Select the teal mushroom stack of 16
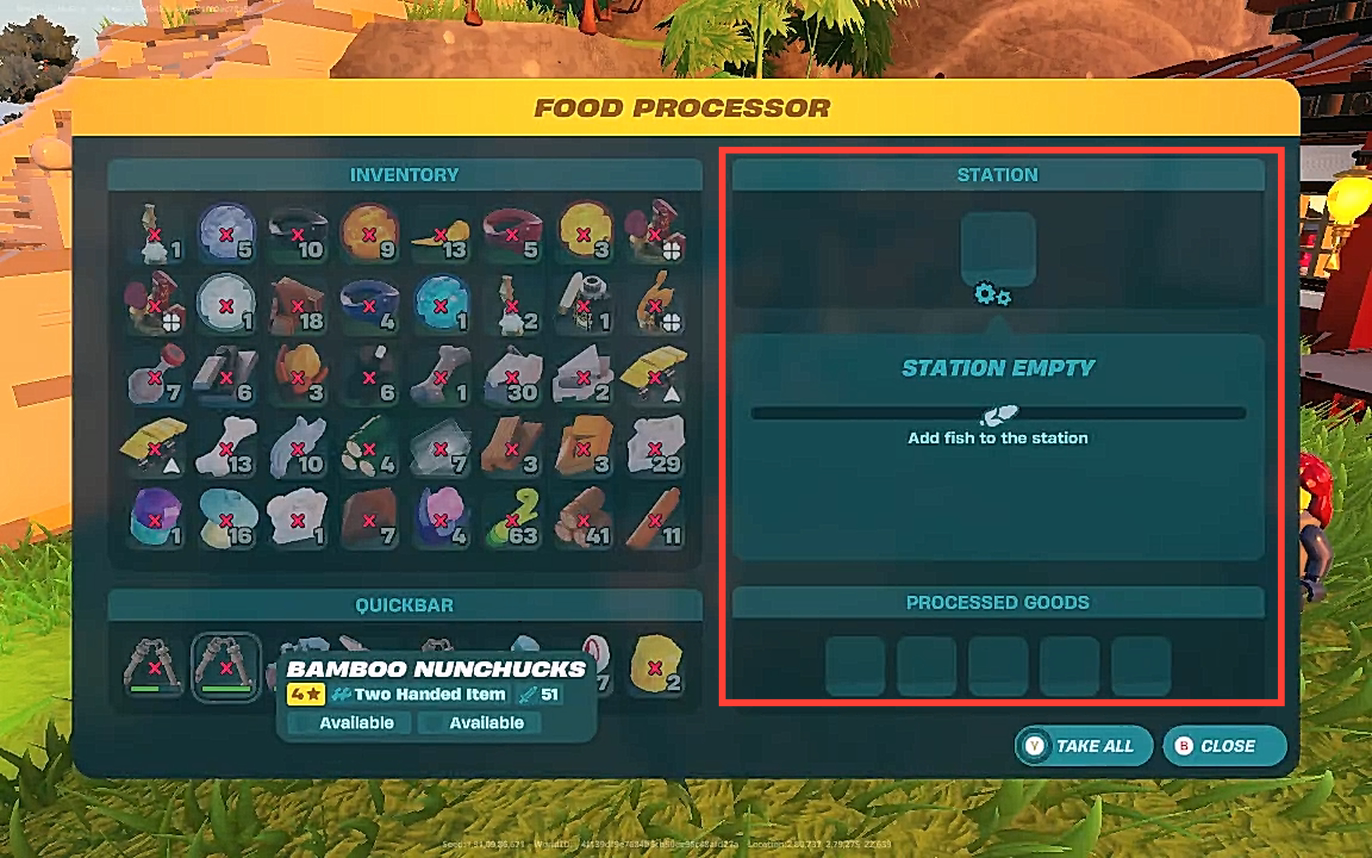The height and width of the screenshot is (858, 1372). (226, 520)
